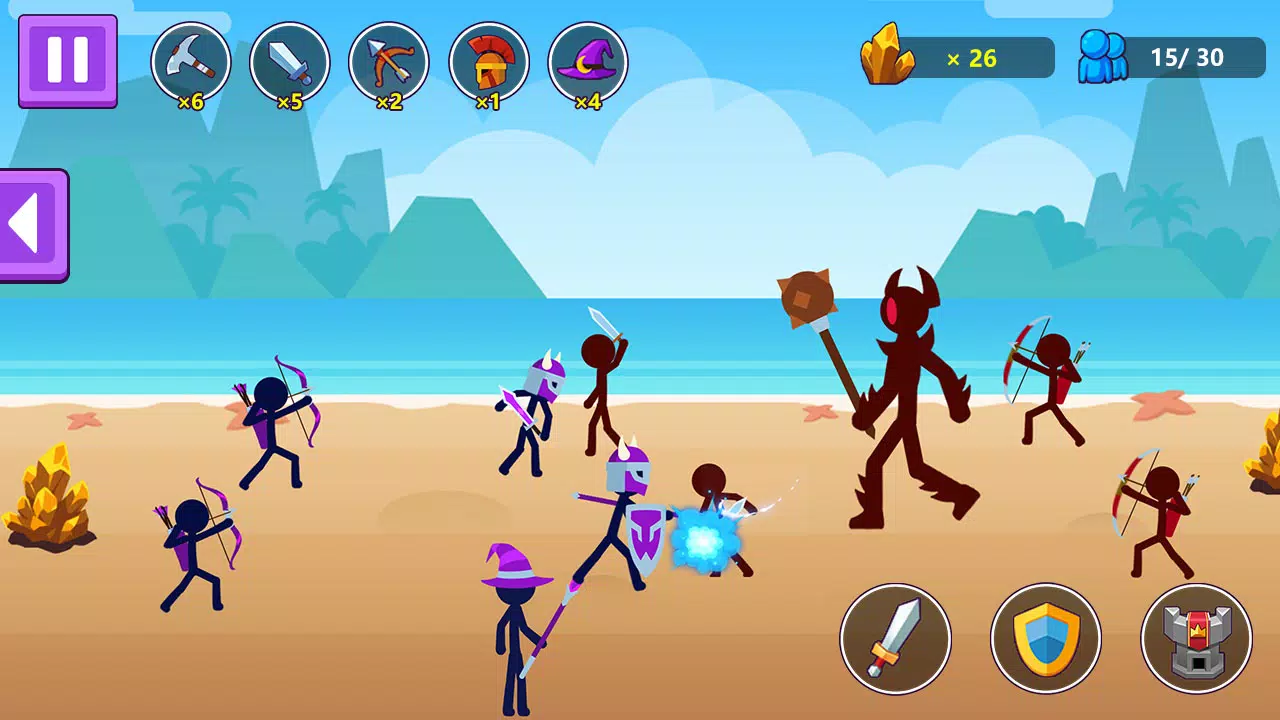Activate the shield defend command button
1280x720 pixels.
click(x=1046, y=638)
